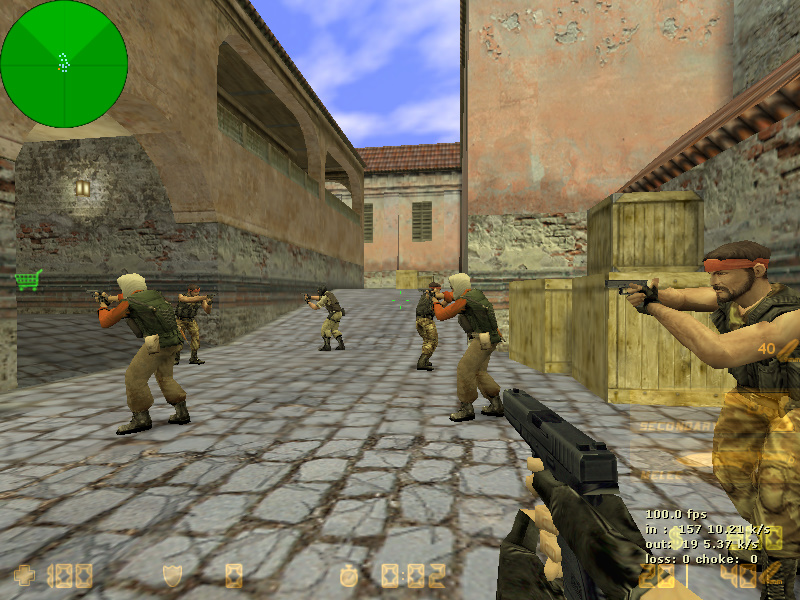The image size is (800, 600).
Task: Click the green circular radar
Action: point(64,64)
